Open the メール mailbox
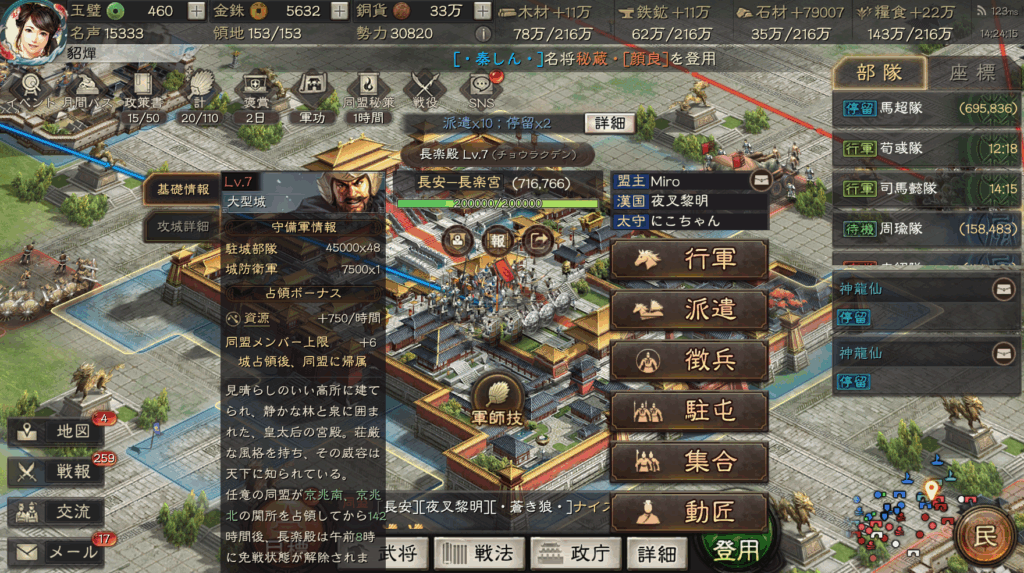 (57, 551)
